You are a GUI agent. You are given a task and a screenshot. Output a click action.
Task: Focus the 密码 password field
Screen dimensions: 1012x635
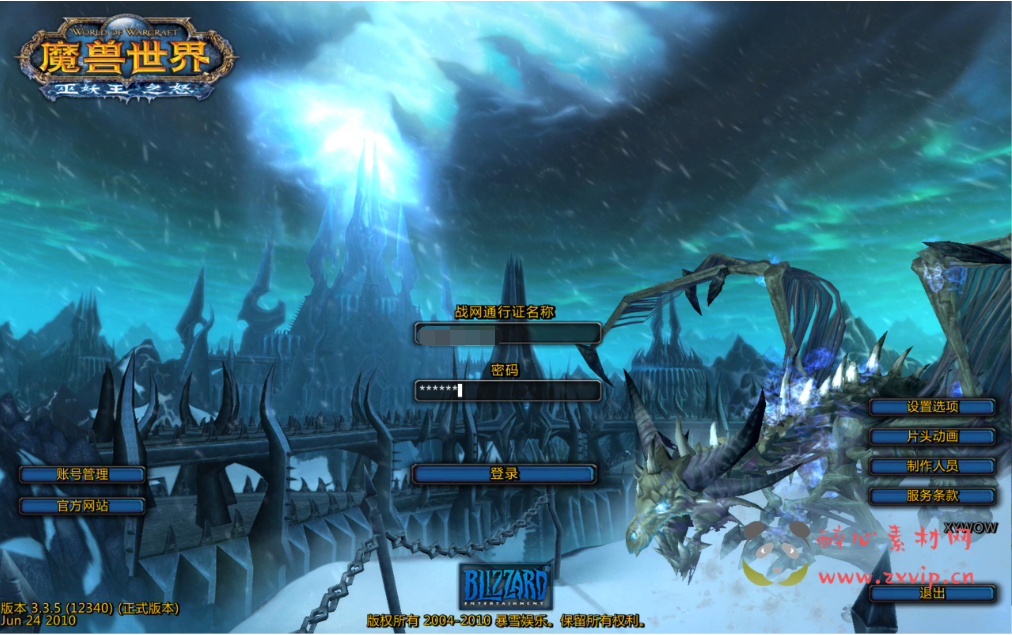pos(507,390)
